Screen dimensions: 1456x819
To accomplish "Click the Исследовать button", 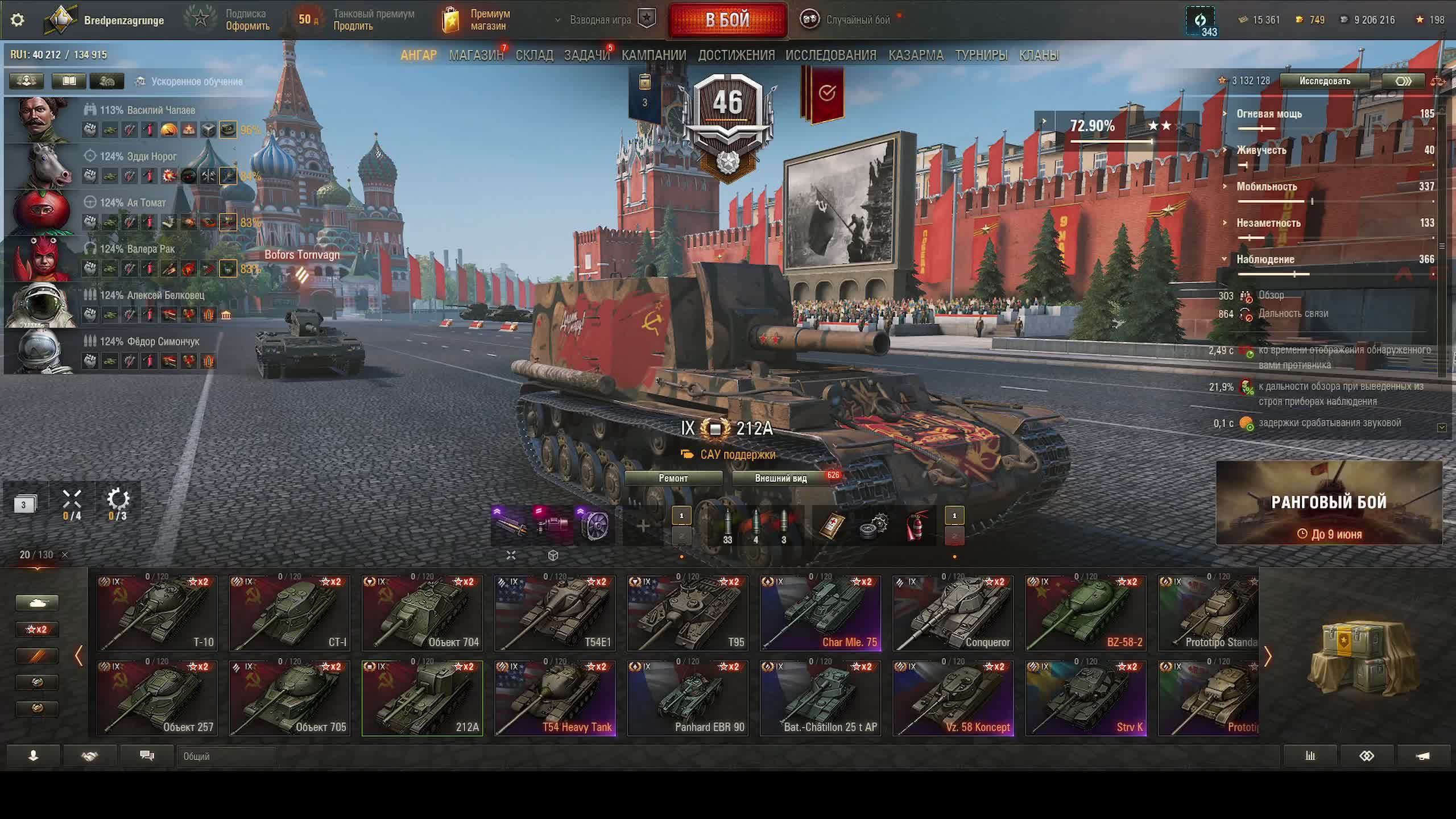I will pyautogui.click(x=1324, y=81).
